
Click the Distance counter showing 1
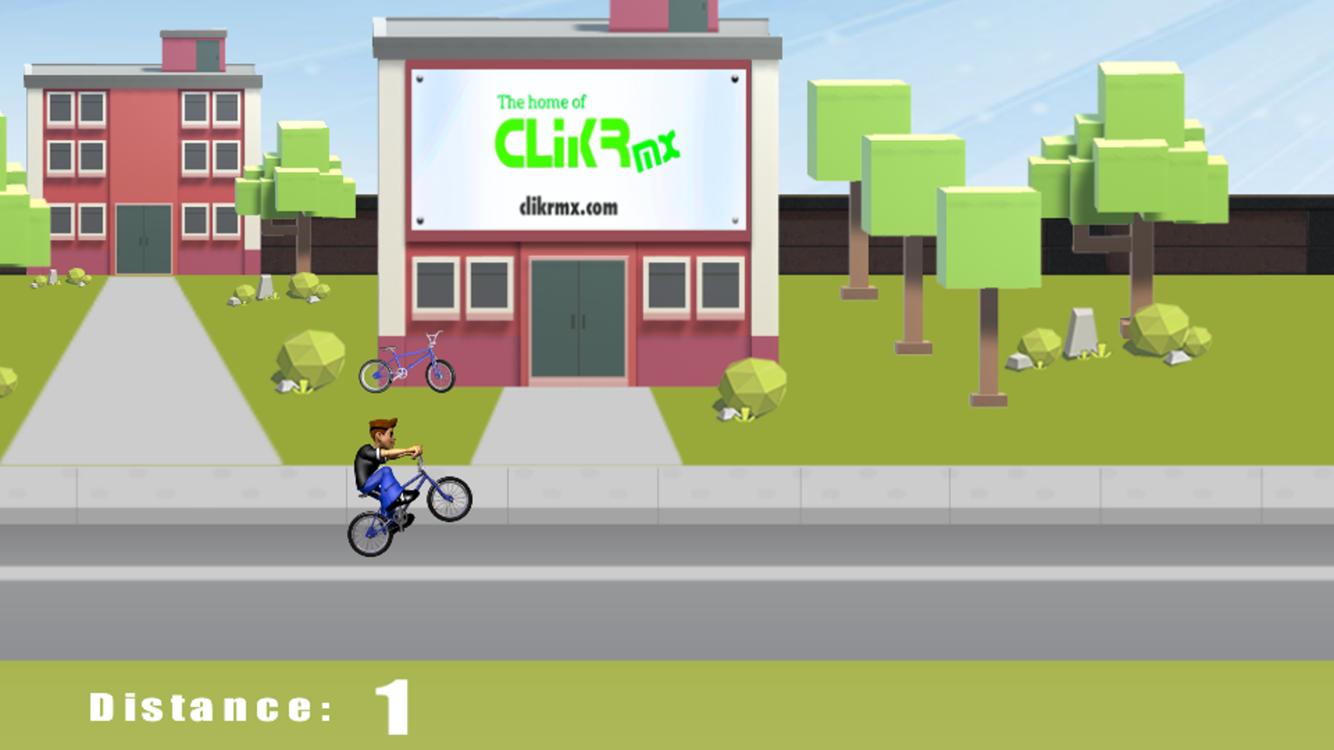240,705
